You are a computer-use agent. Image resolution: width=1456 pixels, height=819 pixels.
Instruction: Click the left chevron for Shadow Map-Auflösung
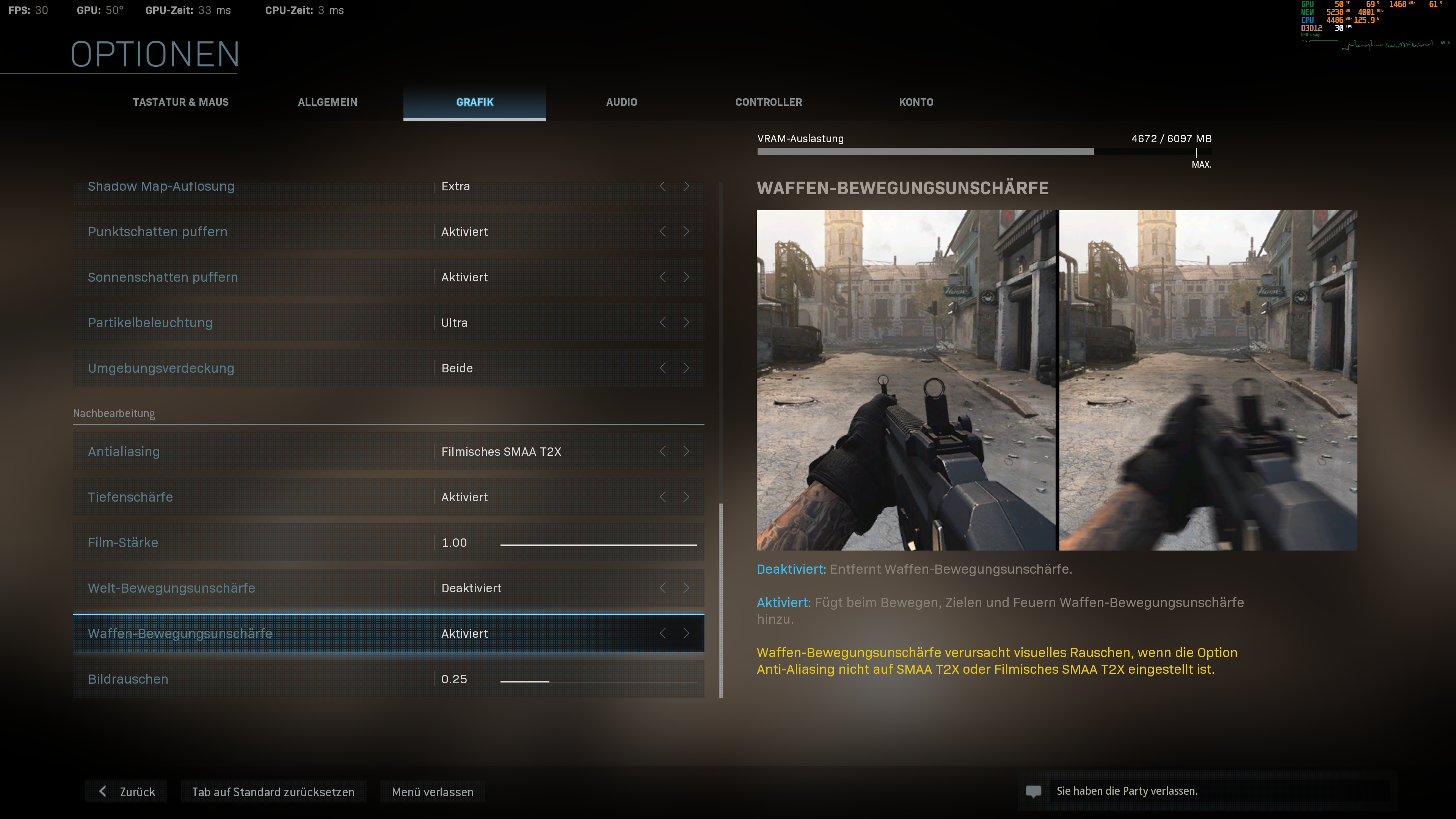(662, 187)
